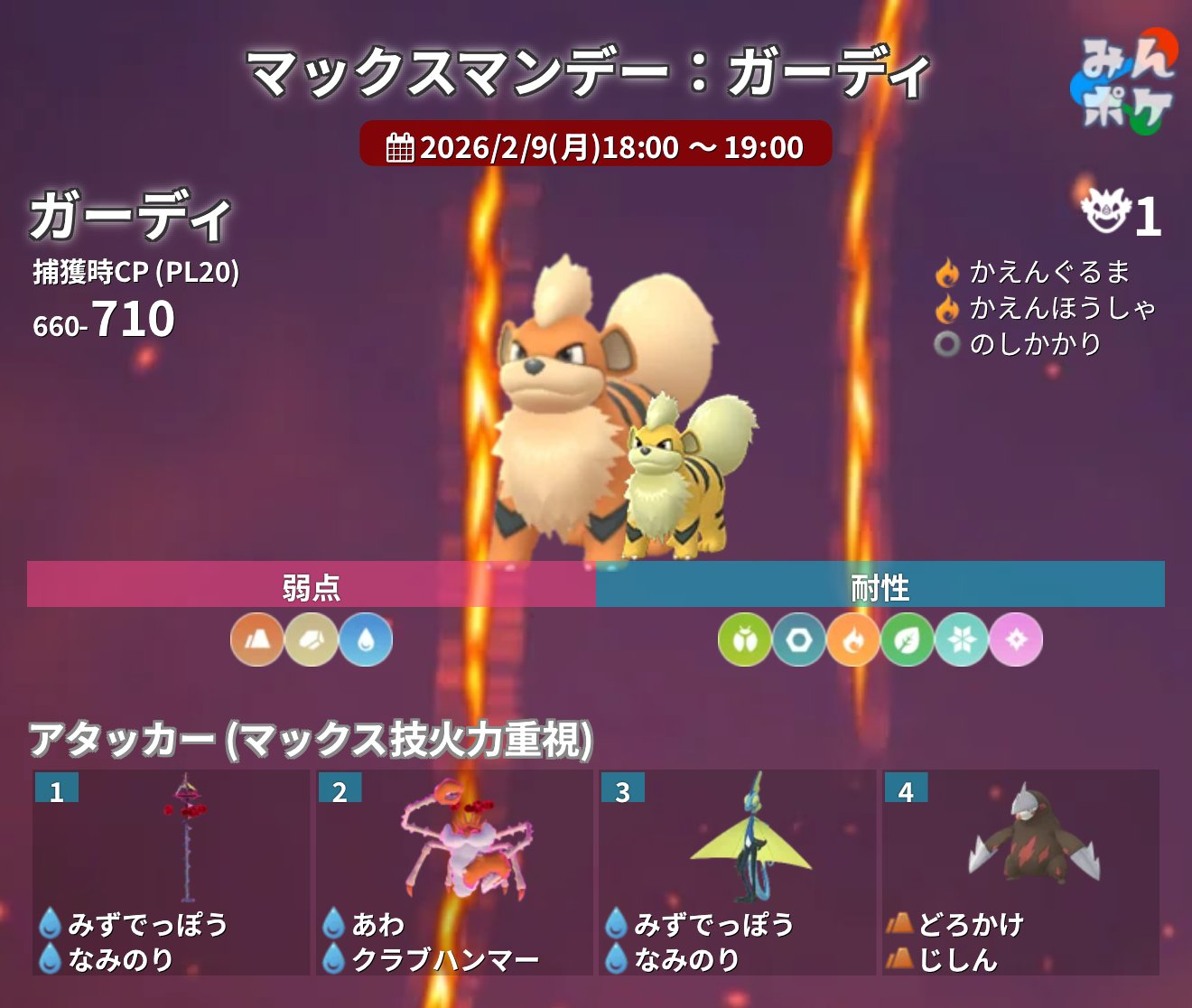Click the Grass-type resistance icon
Image resolution: width=1192 pixels, height=1008 pixels.
pos(908,639)
